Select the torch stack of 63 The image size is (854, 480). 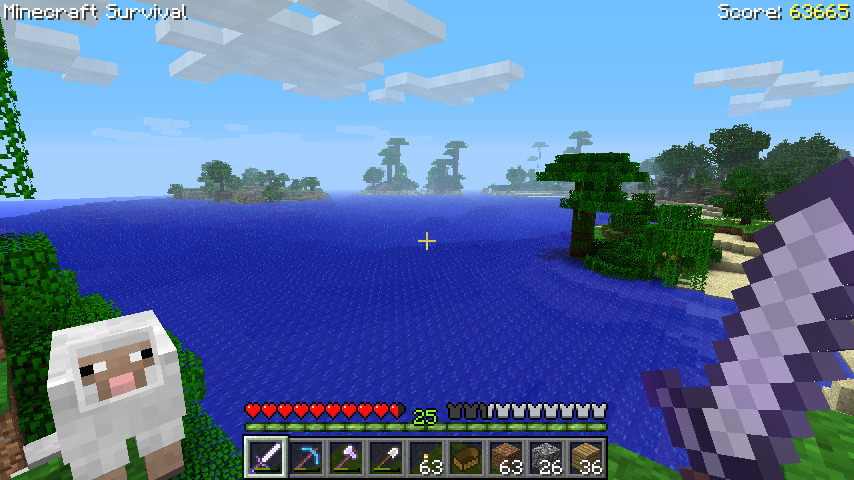pos(426,458)
